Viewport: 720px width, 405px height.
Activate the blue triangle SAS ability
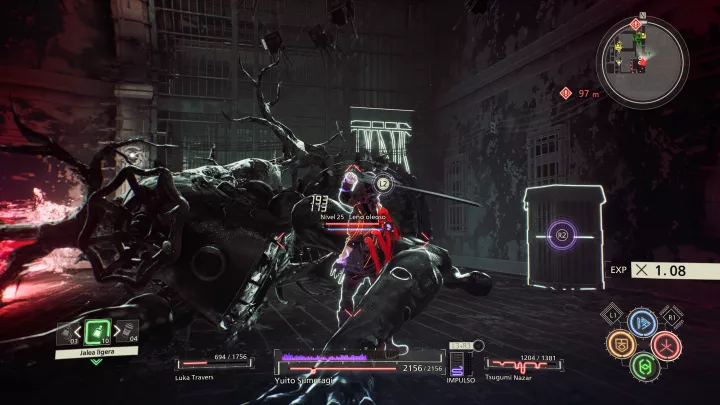pyautogui.click(x=642, y=323)
